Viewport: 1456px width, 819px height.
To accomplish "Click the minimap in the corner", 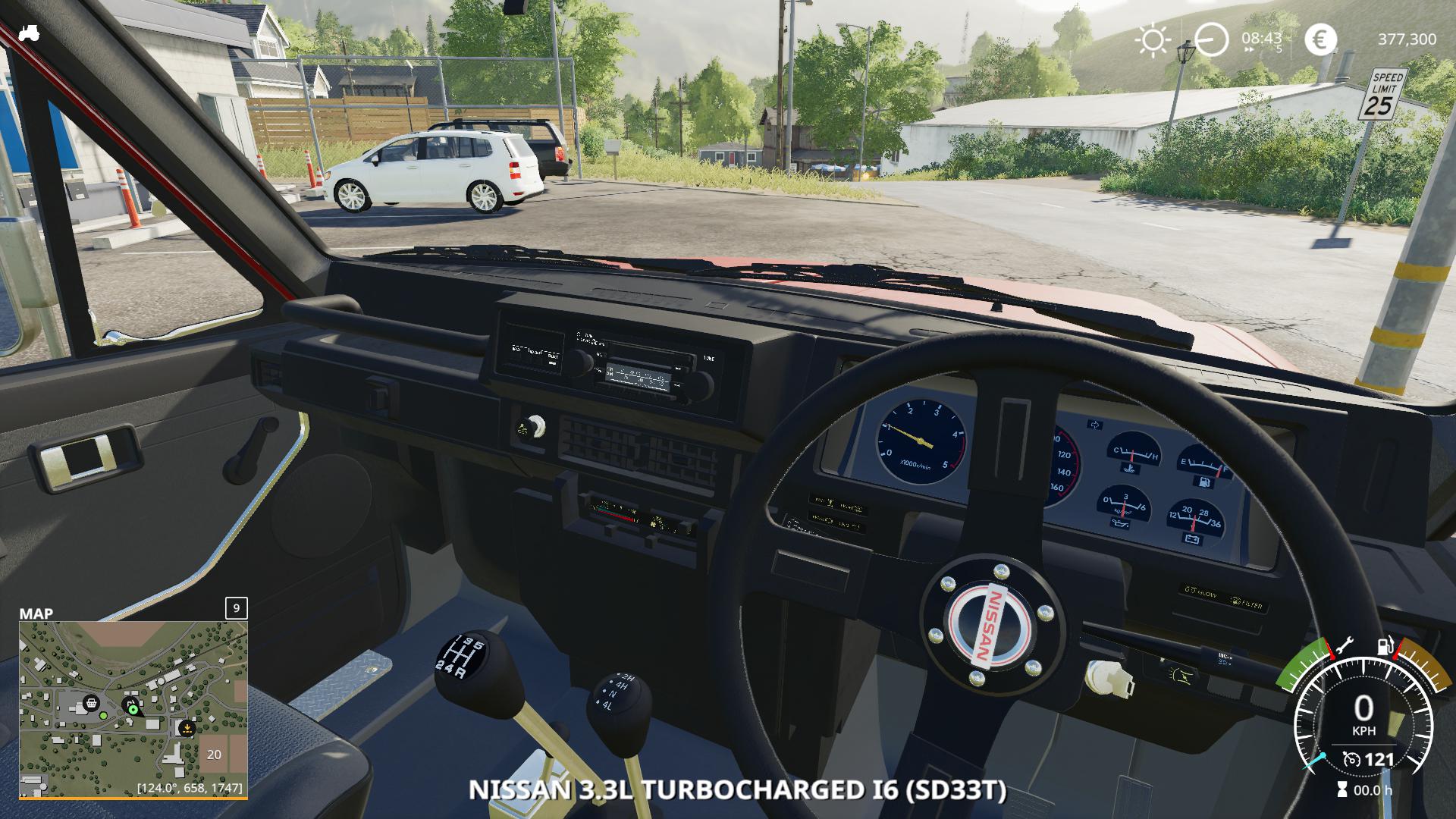I will [x=133, y=709].
